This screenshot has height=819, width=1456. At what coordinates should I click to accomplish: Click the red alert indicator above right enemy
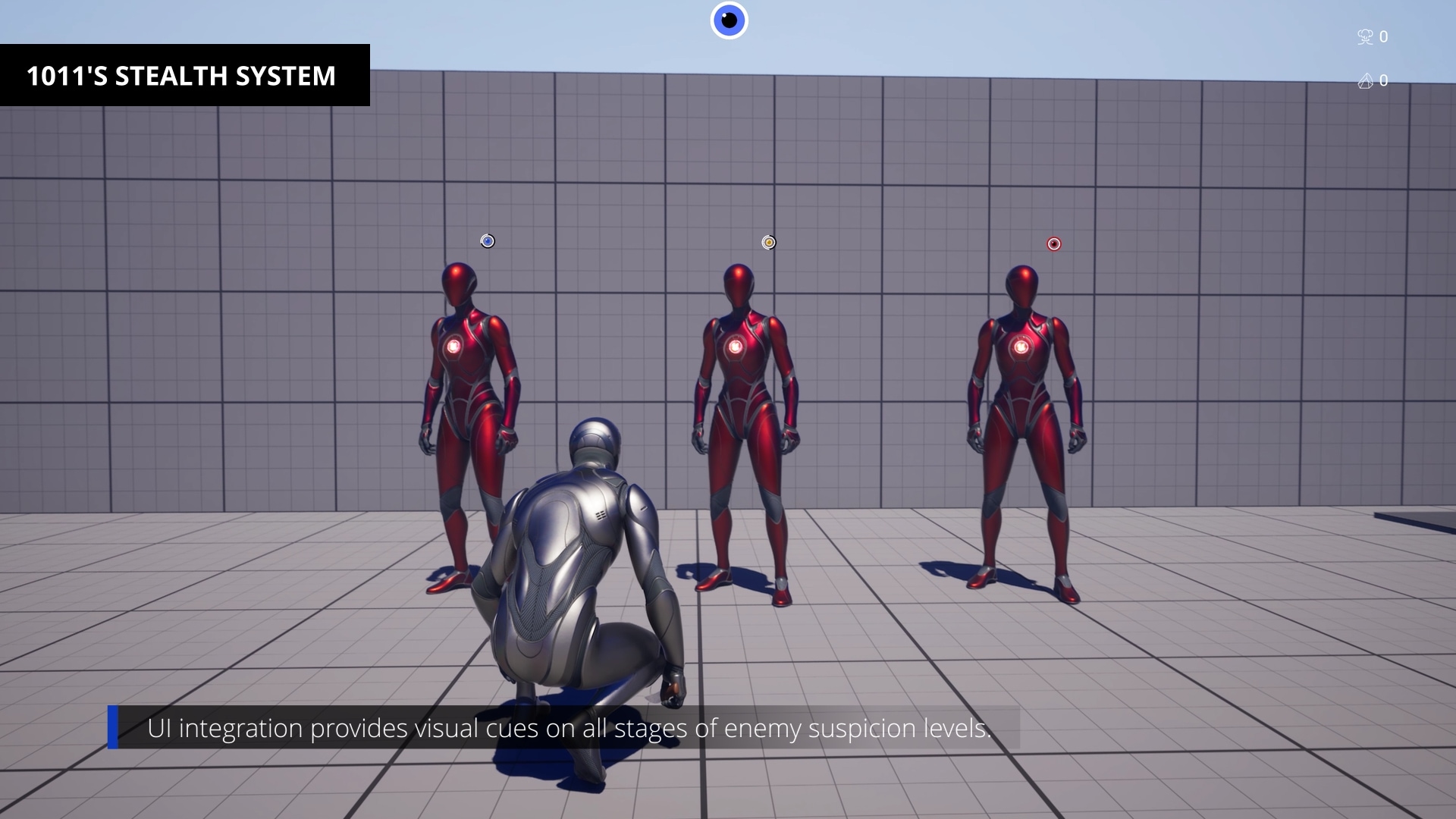1053,244
